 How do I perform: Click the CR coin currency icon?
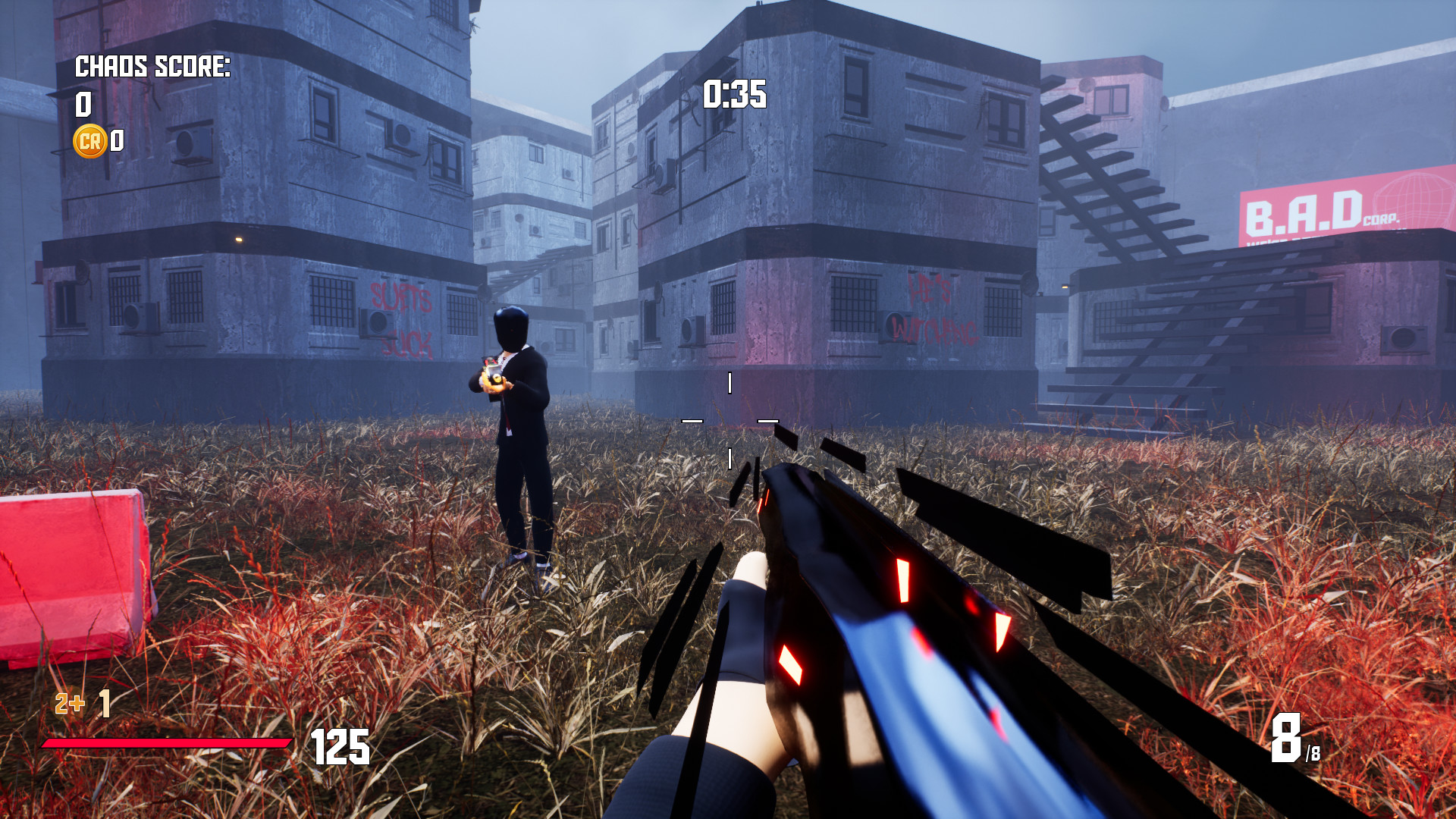89,140
